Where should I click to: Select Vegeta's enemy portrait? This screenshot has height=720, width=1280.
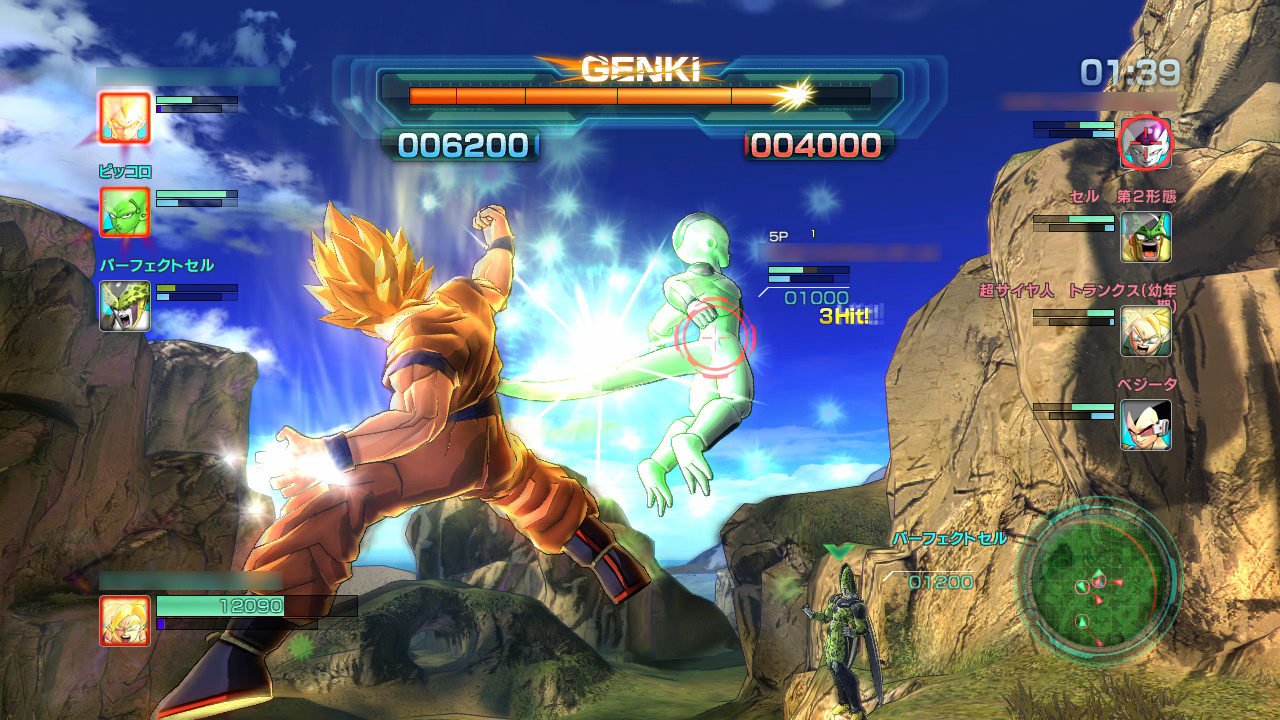coord(1145,425)
